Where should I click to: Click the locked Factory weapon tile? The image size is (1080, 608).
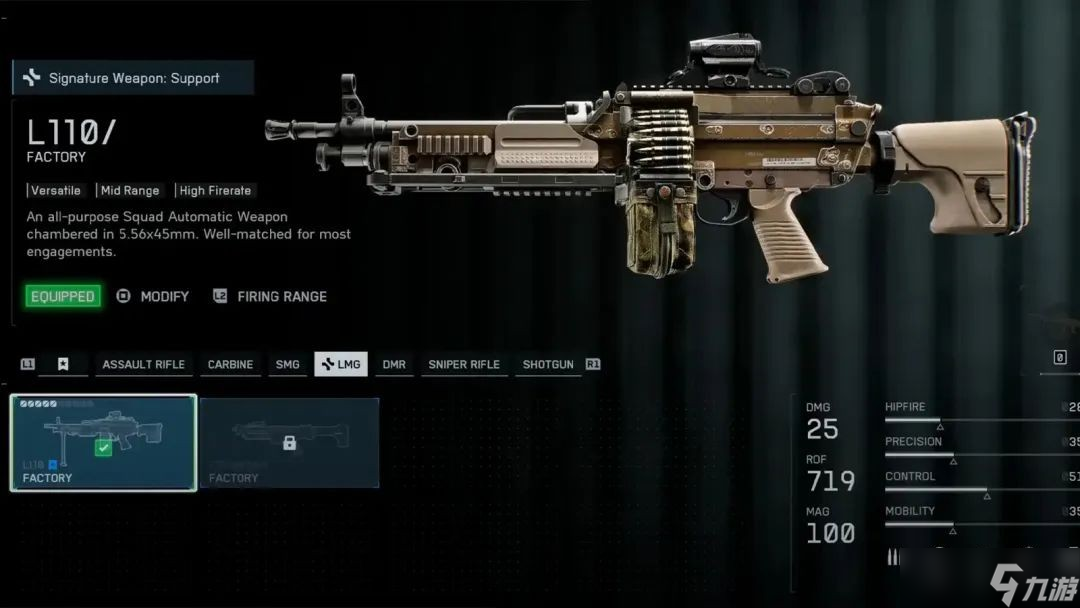tap(289, 442)
